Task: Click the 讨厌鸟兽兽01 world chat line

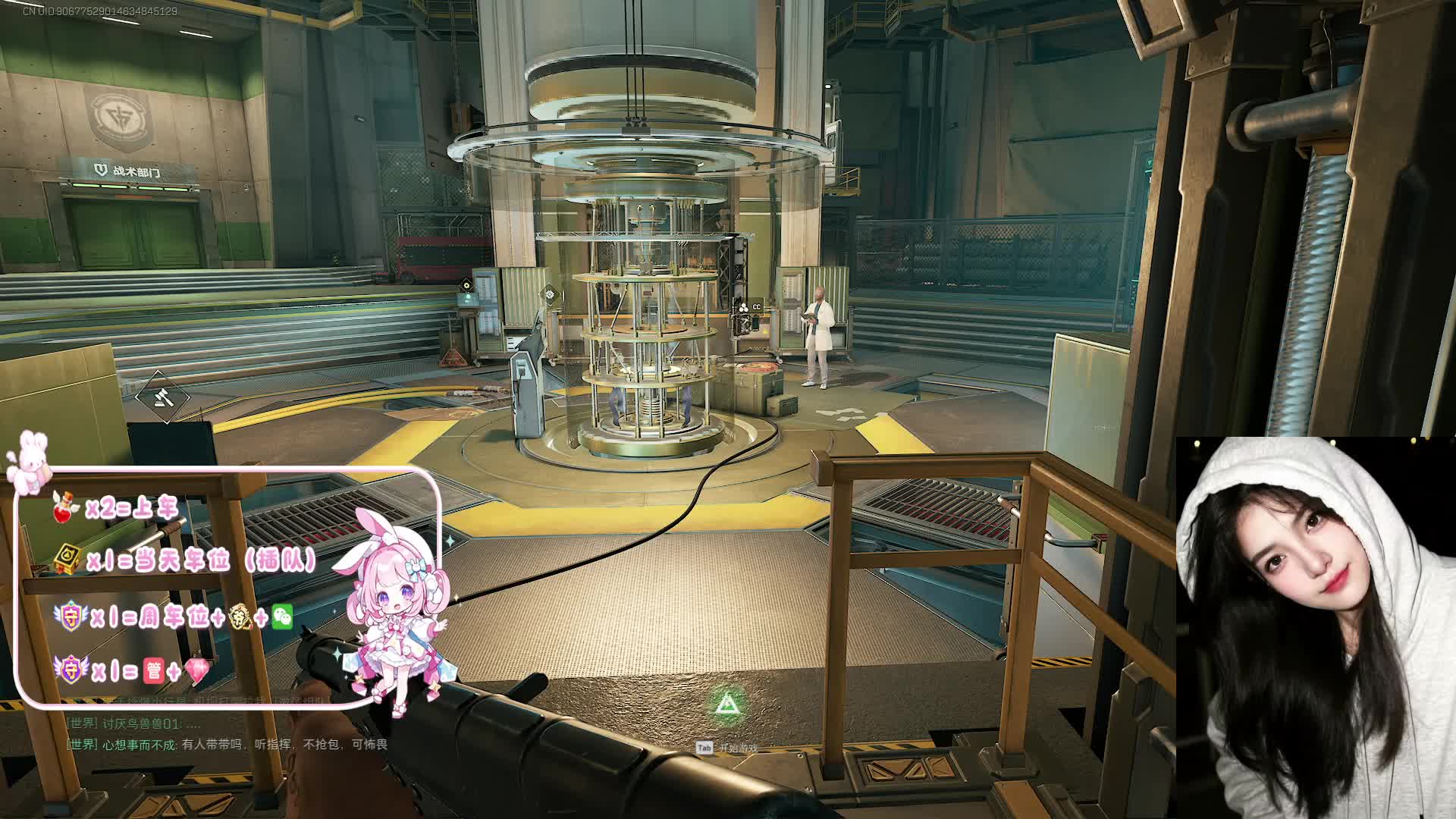Action: [134, 723]
